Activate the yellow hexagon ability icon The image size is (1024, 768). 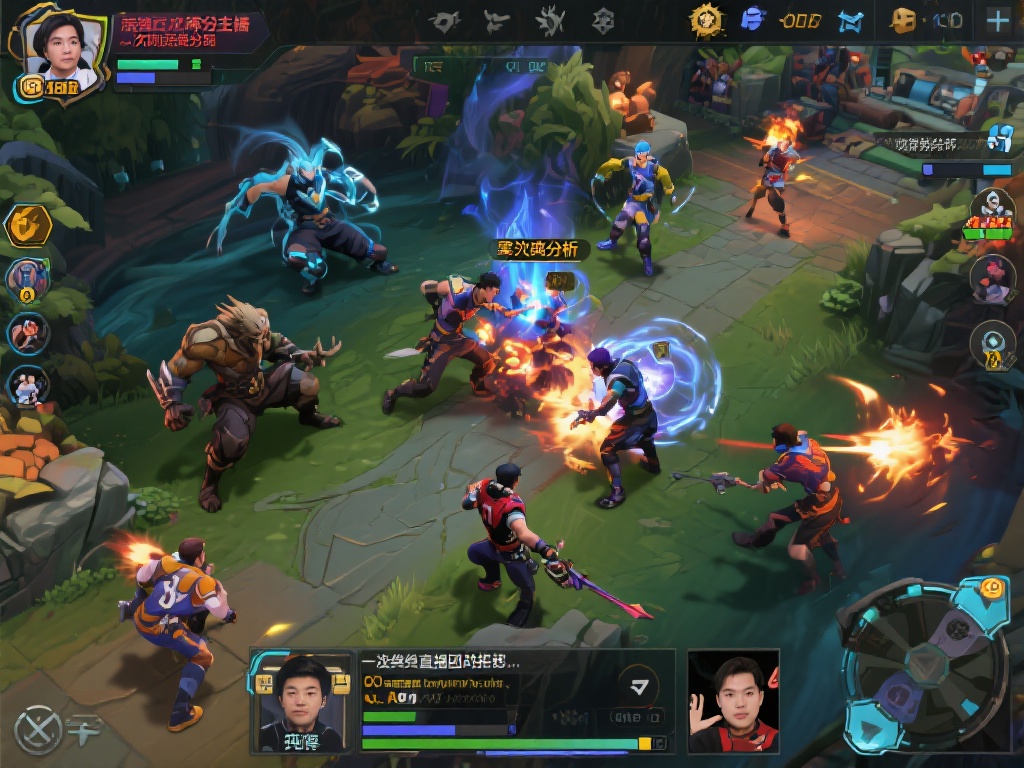pos(29,225)
